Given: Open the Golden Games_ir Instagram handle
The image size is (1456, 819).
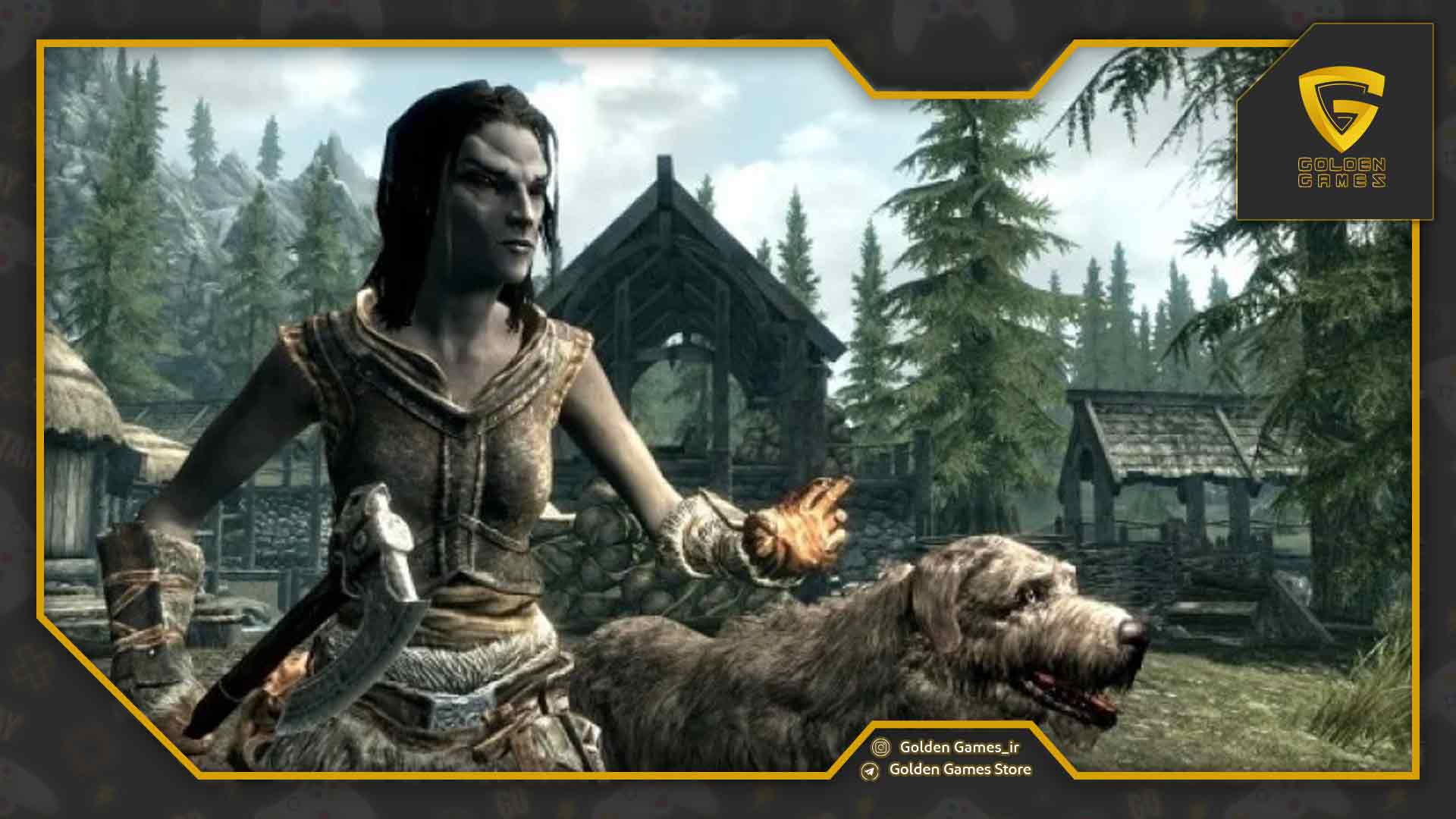Looking at the screenshot, I should (959, 747).
